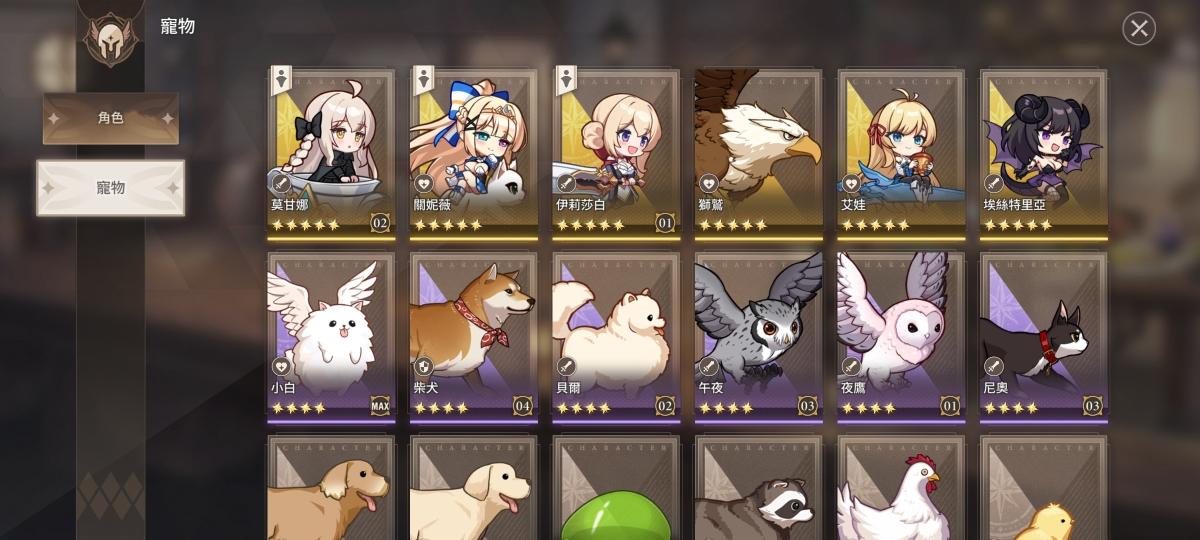Choose the 關妮薇 card
The height and width of the screenshot is (540, 1200).
coord(473,152)
